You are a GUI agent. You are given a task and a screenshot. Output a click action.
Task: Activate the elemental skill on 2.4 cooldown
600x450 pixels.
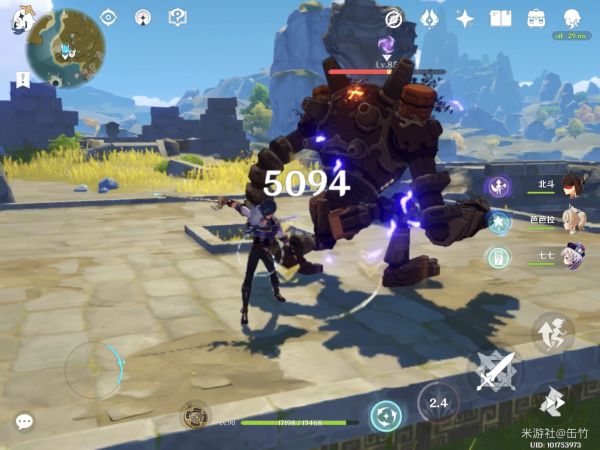(437, 402)
